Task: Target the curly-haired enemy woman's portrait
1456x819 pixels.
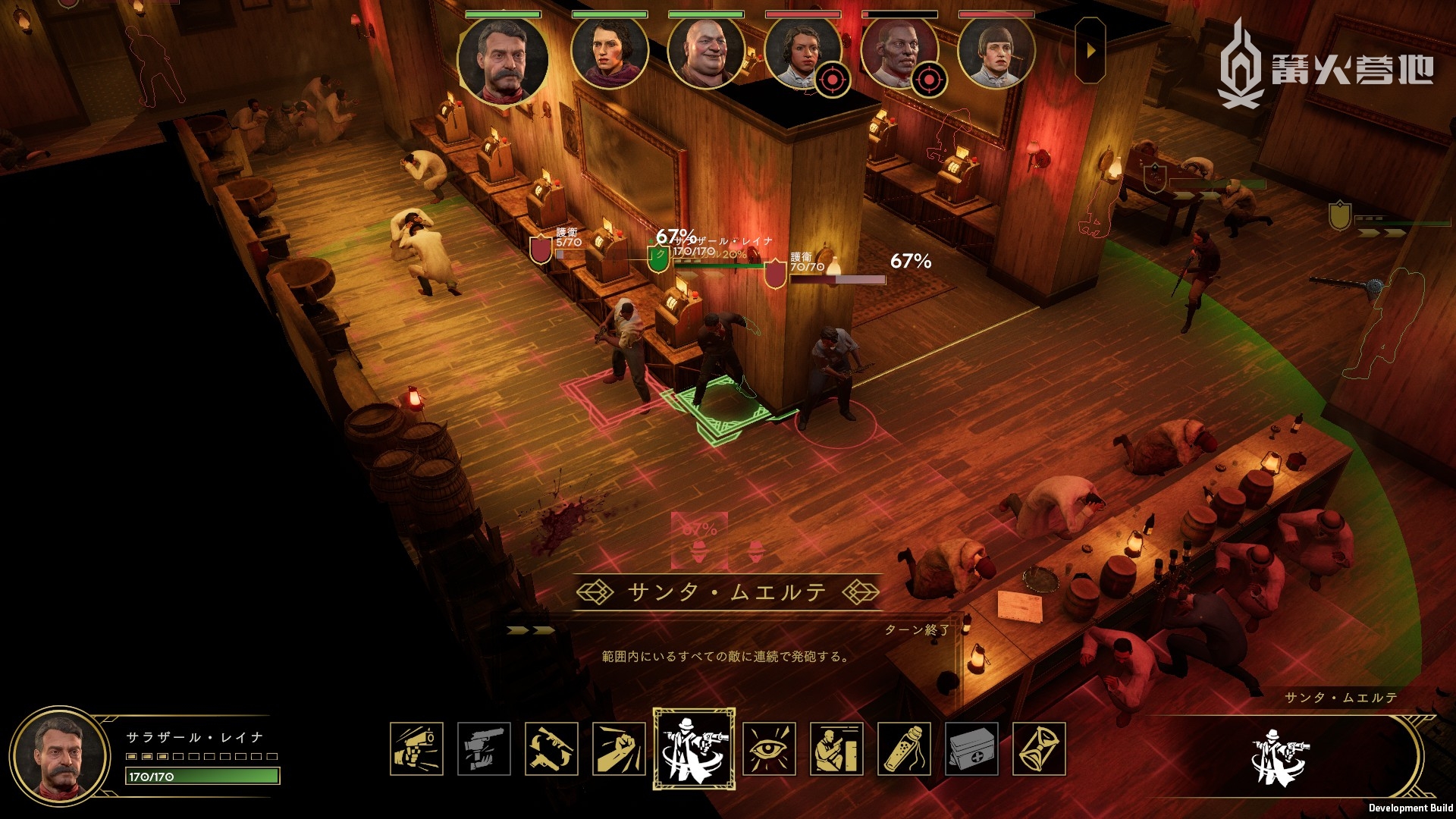Action: (802, 53)
